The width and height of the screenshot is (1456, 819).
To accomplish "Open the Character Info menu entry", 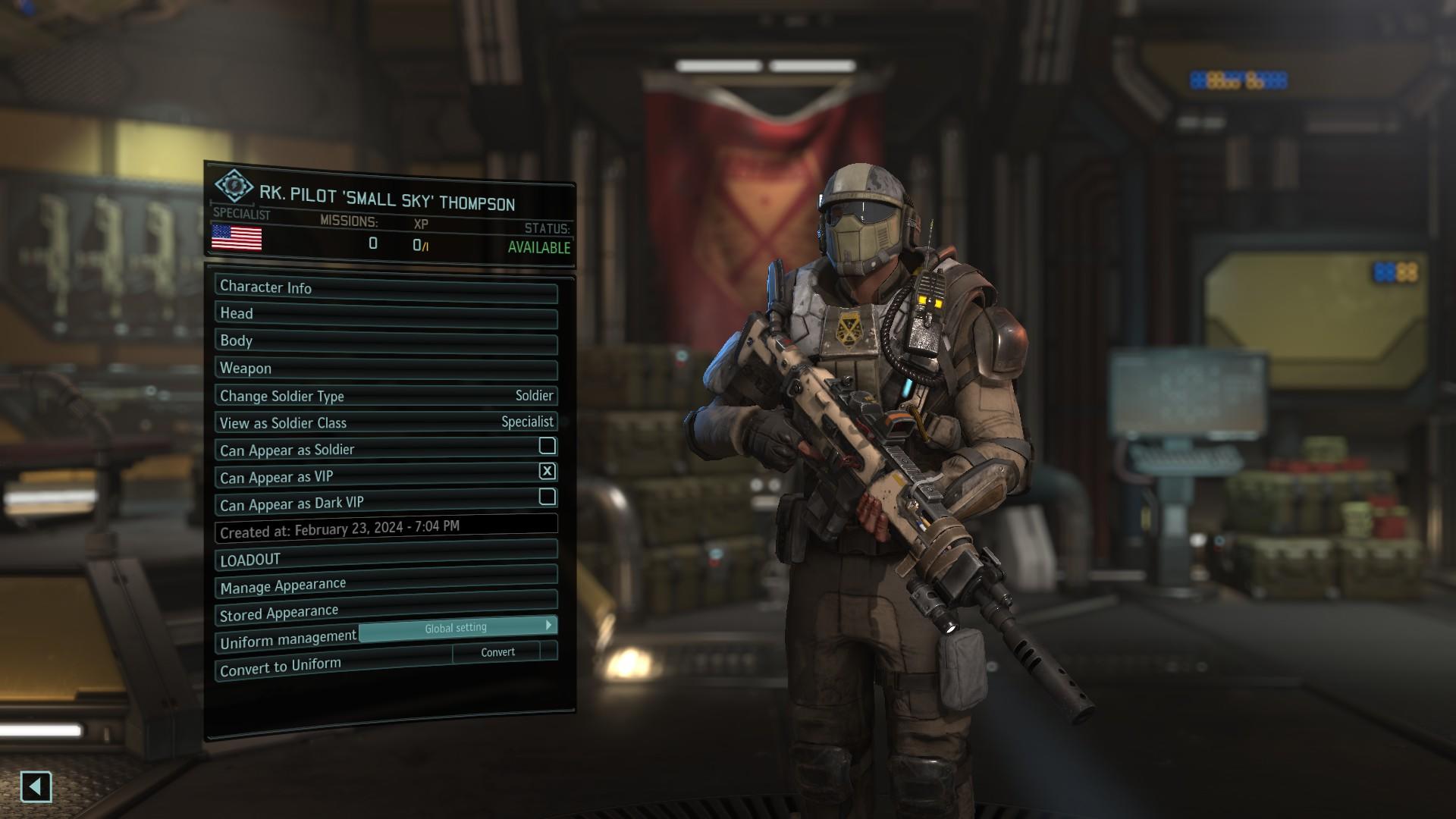I will coord(386,288).
